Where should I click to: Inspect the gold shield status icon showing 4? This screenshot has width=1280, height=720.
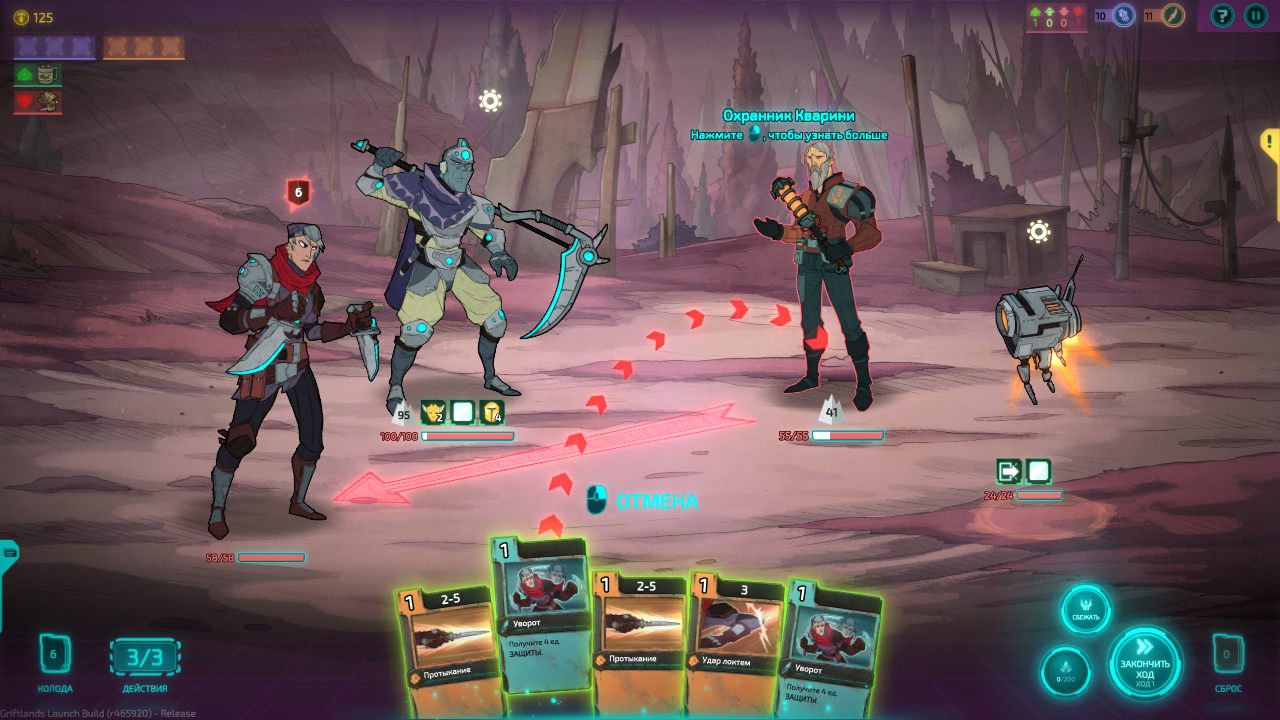click(x=491, y=413)
